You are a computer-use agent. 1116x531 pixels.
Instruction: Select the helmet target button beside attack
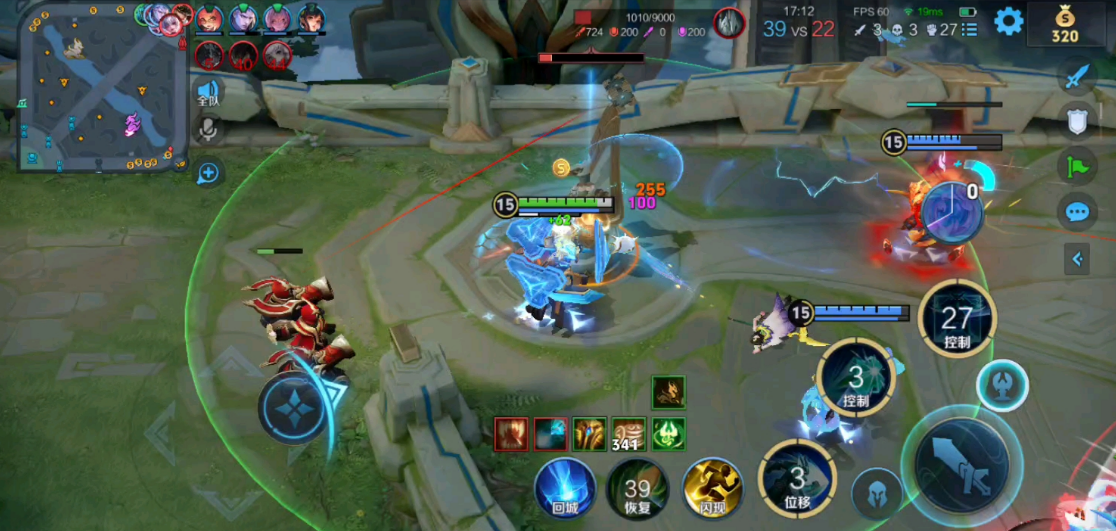[876, 493]
